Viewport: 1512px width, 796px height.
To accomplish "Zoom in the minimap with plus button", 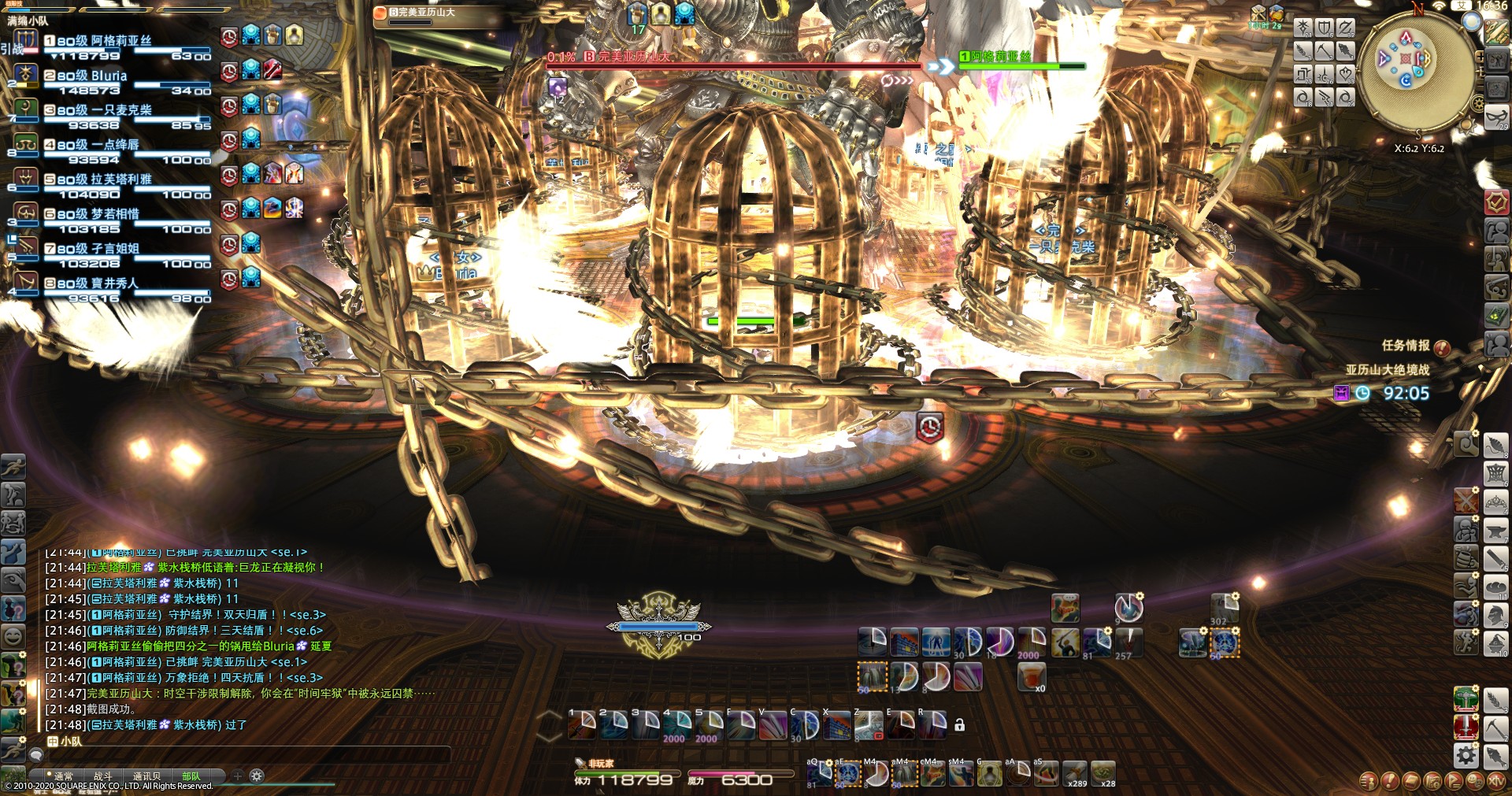I will coord(1480,57).
